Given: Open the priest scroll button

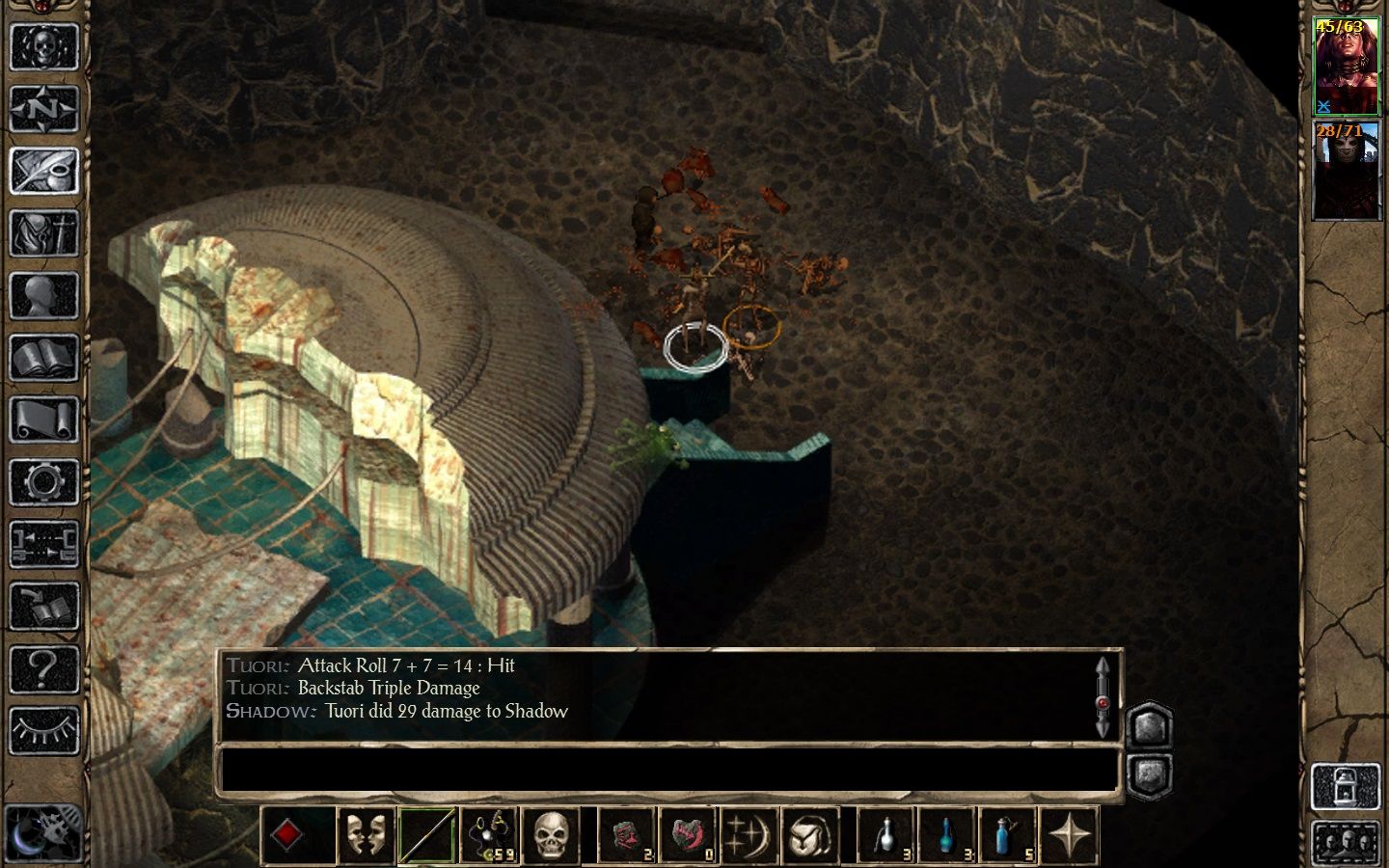Looking at the screenshot, I should pyautogui.click(x=43, y=420).
